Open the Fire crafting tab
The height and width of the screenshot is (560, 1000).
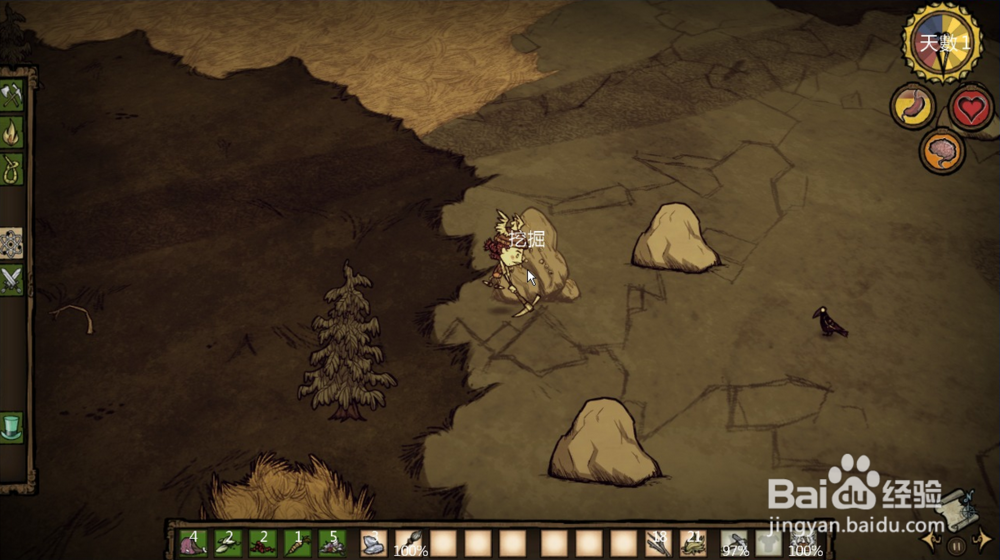coord(13,131)
